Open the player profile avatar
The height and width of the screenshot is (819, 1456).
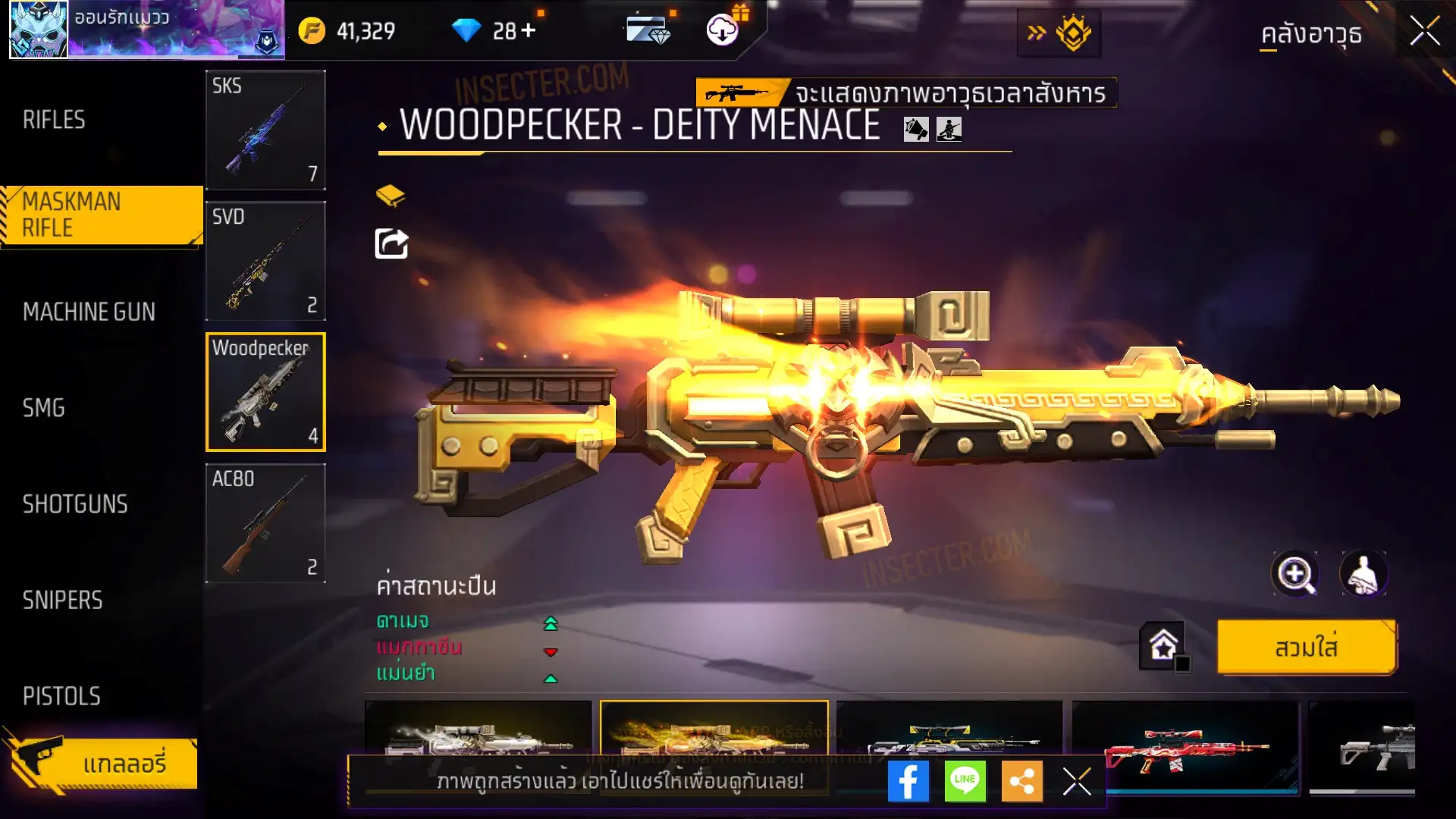38,30
